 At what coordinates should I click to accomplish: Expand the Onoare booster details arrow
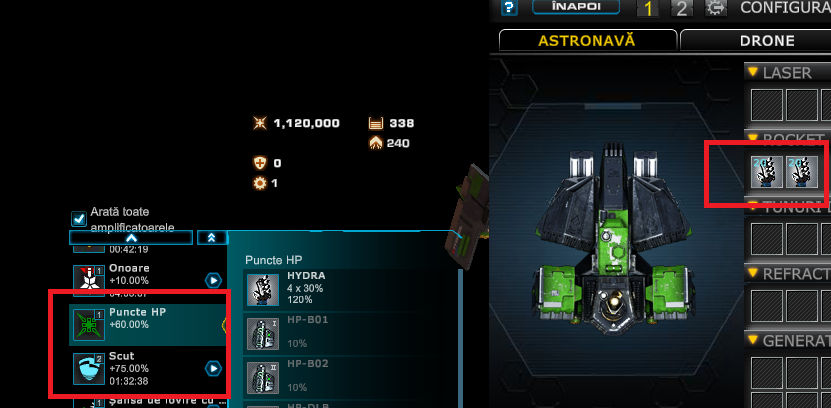(x=213, y=280)
